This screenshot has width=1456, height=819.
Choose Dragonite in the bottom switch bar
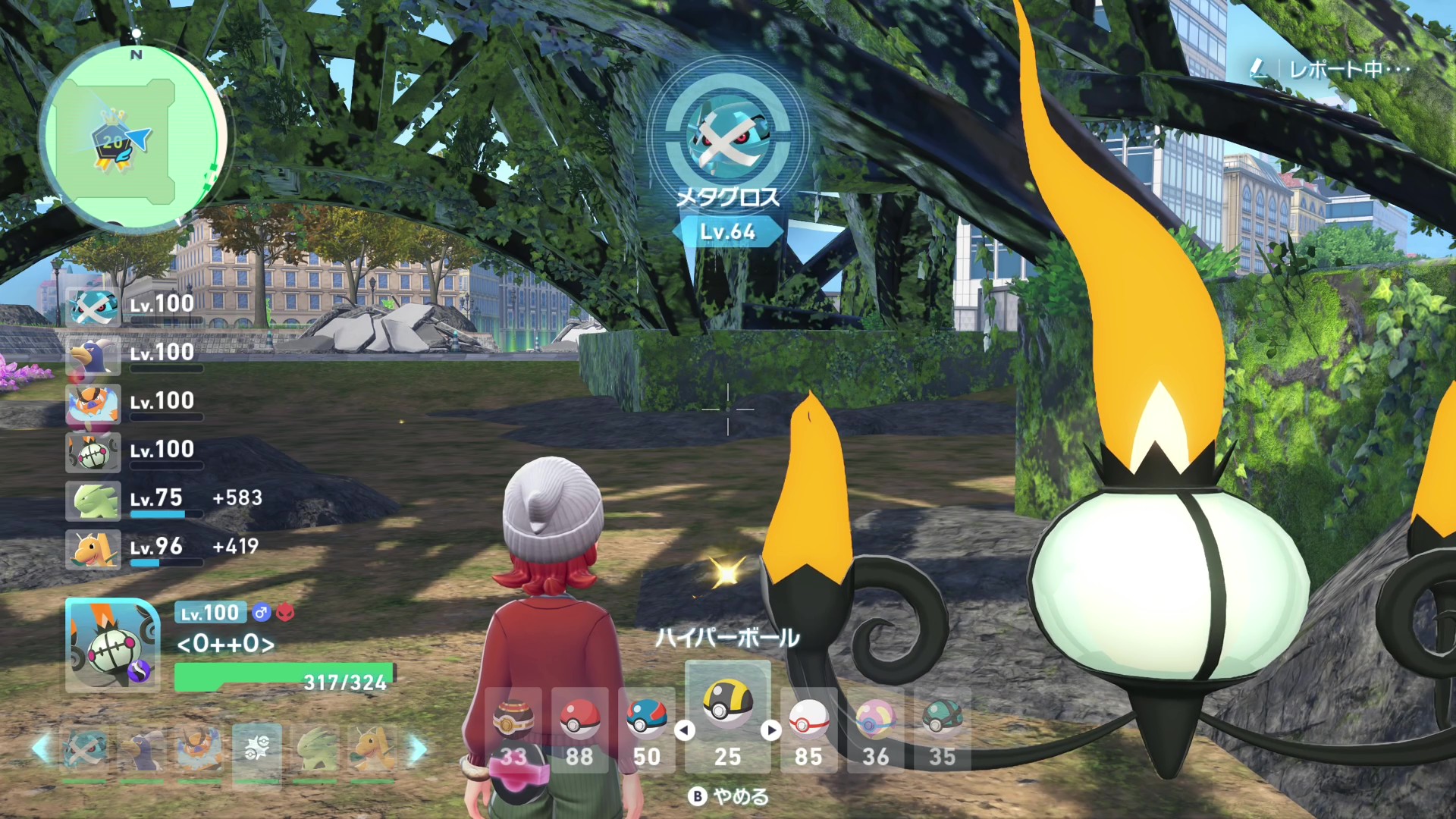coord(372,749)
